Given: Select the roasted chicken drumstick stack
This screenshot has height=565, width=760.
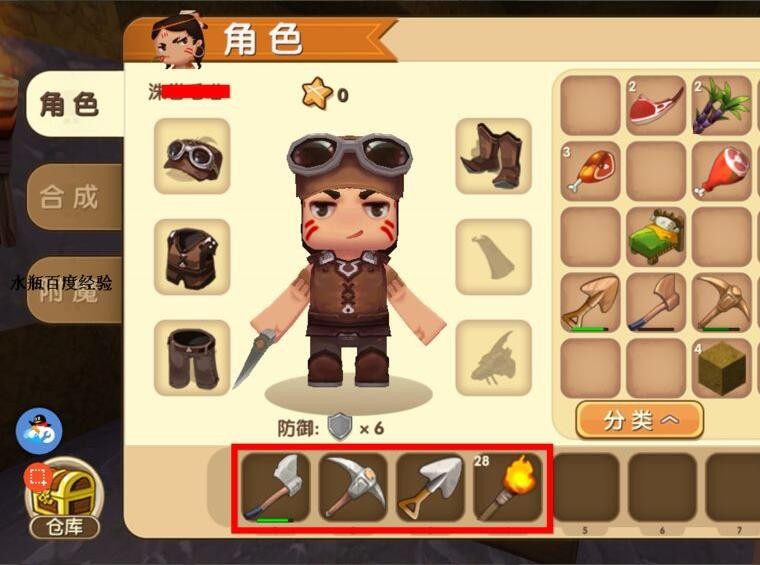Looking at the screenshot, I should 590,172.
